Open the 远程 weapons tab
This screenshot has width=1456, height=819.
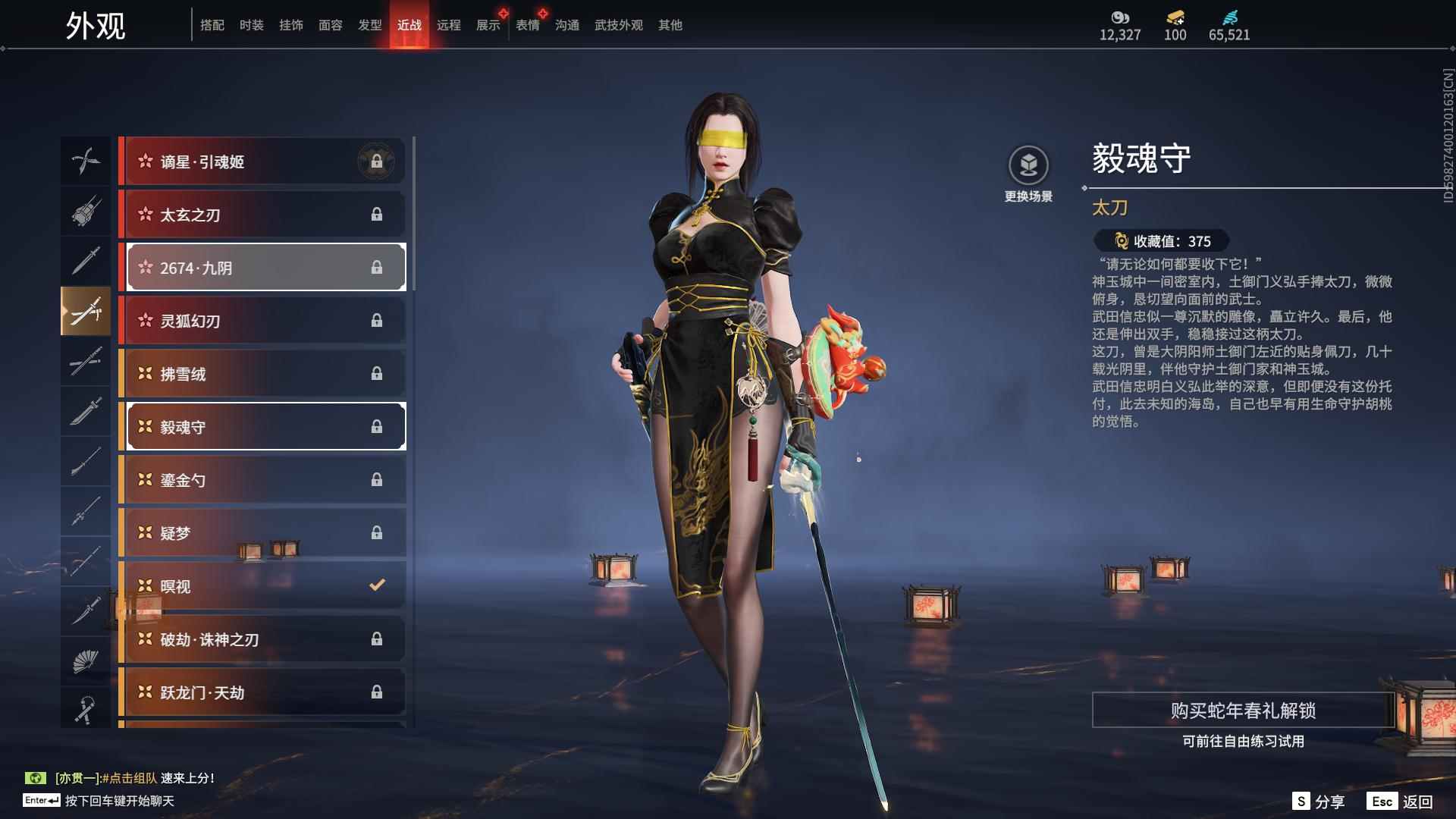point(449,24)
